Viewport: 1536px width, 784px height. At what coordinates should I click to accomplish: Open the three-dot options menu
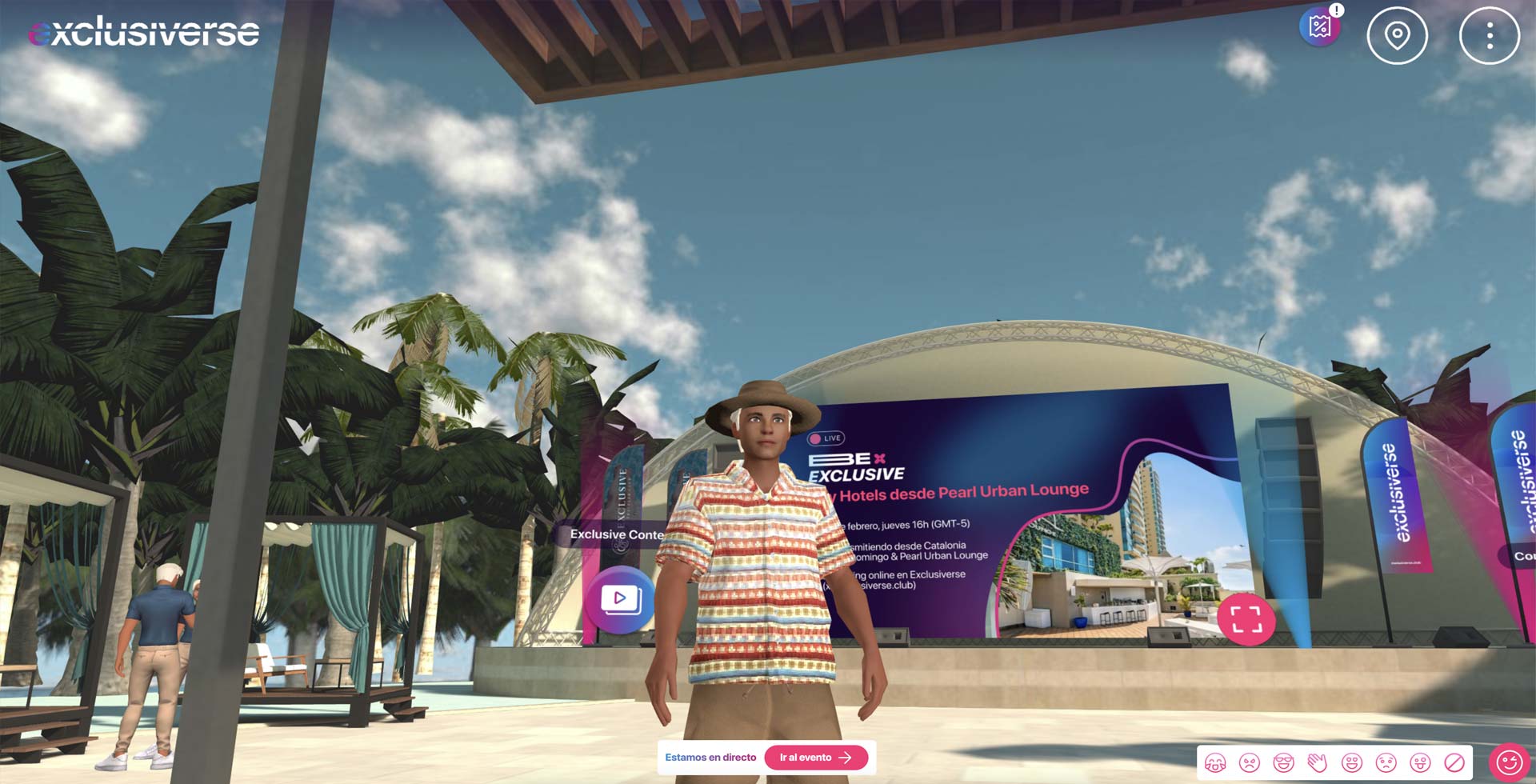(x=1489, y=36)
